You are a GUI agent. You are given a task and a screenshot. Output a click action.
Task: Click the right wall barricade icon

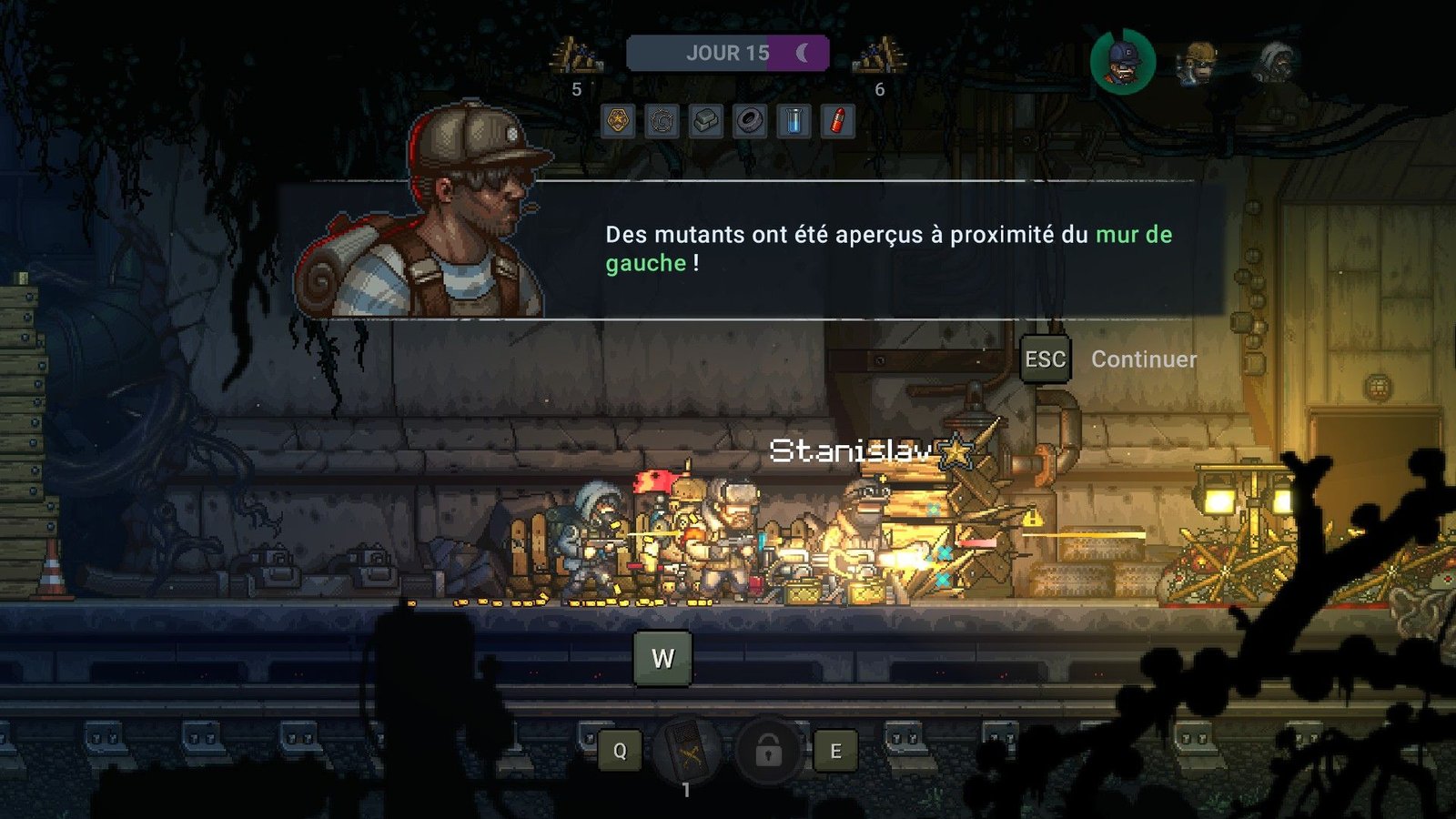point(879,56)
